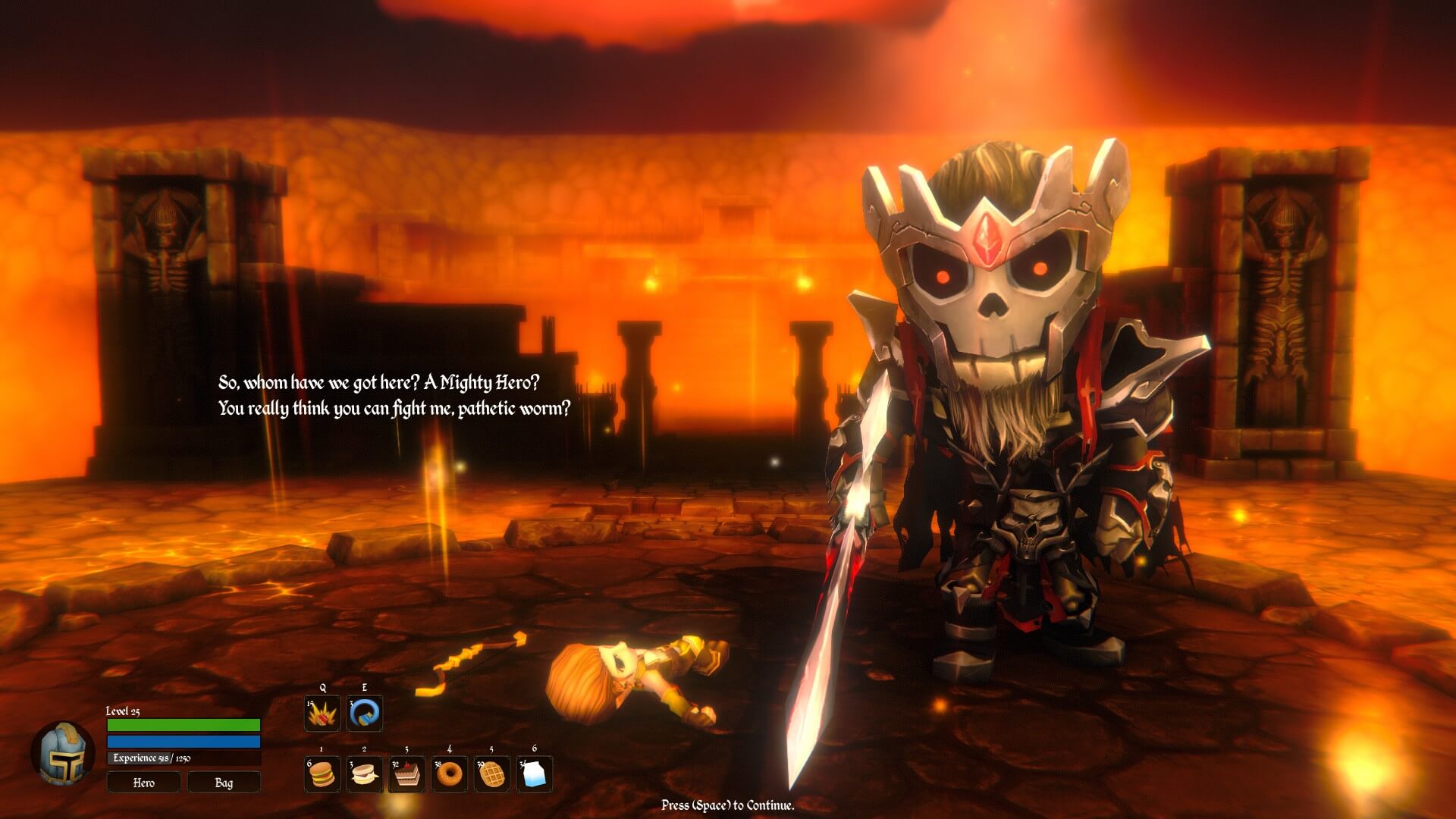Eat the hamburger from the hotbar
The image size is (1456, 819).
coord(322,773)
